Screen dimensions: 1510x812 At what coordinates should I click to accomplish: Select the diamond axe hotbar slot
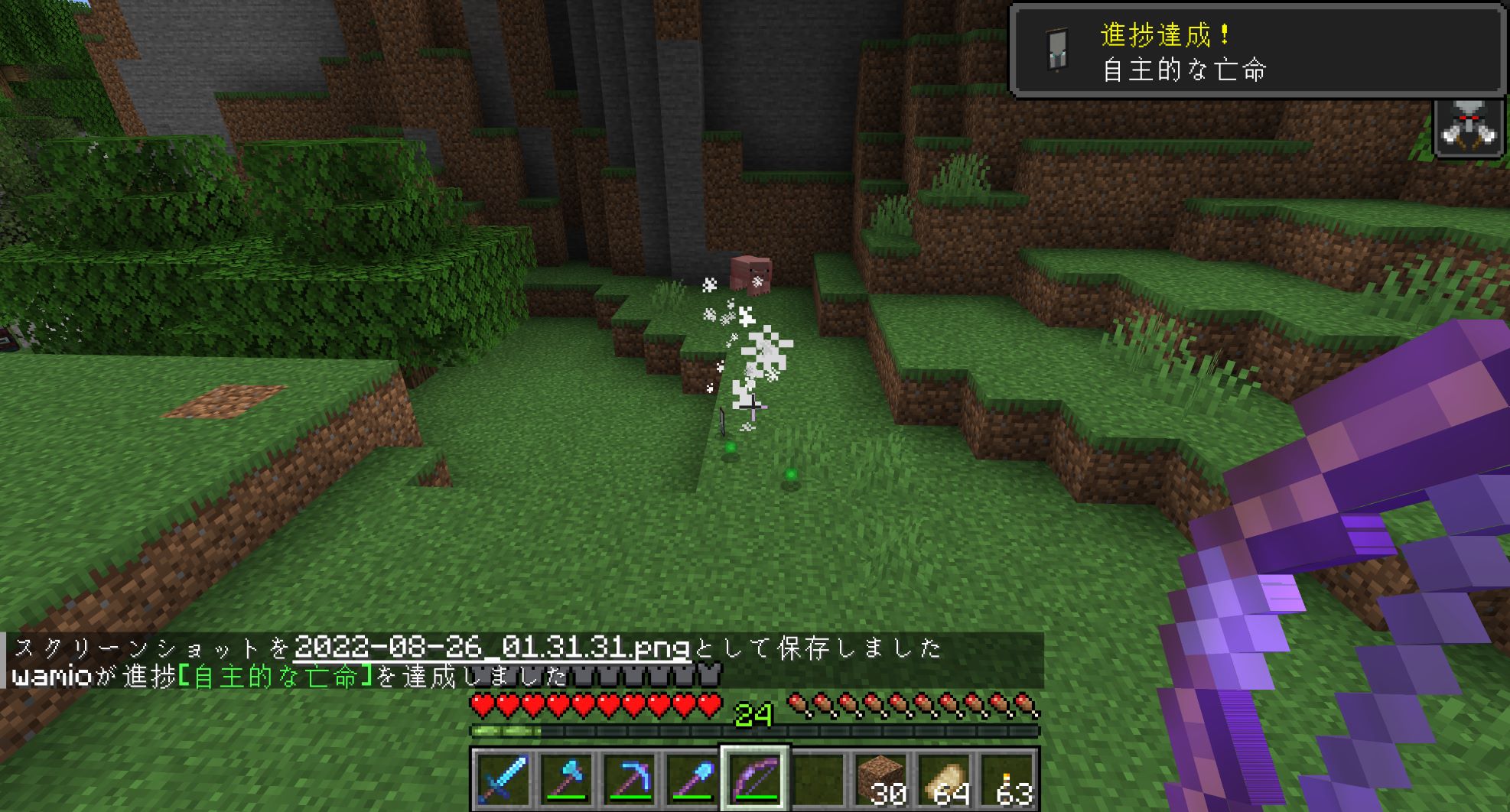point(566,779)
